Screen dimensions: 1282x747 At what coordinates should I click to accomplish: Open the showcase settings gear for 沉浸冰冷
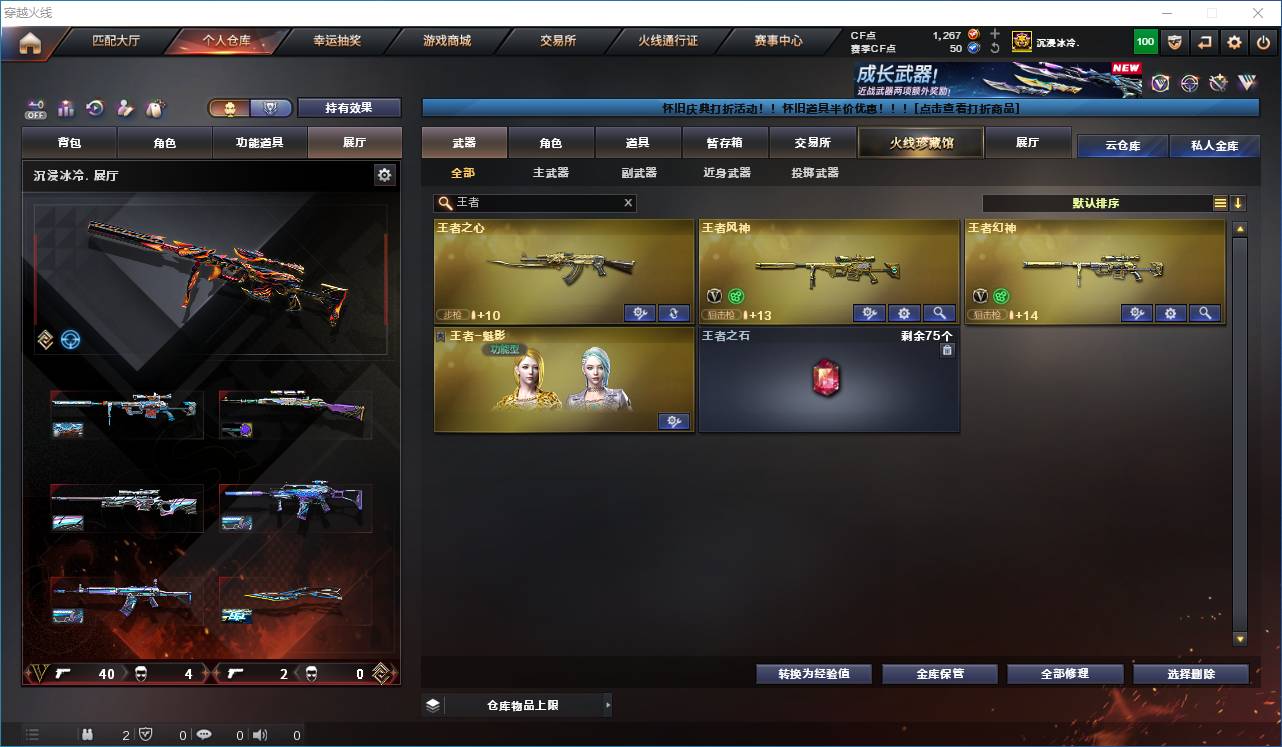384,174
